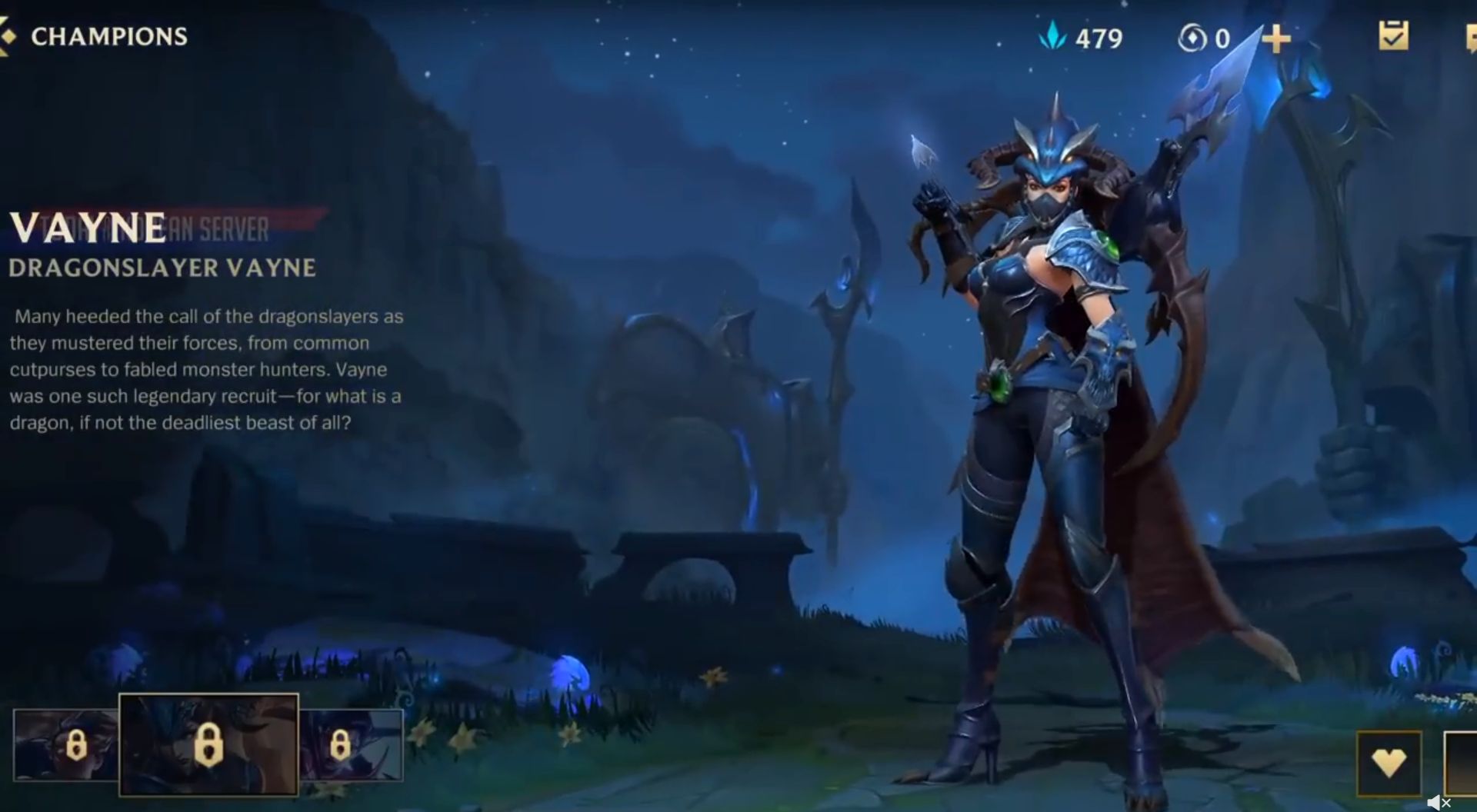The width and height of the screenshot is (1477, 812).
Task: Add more currency with the plus button
Action: (1275, 38)
